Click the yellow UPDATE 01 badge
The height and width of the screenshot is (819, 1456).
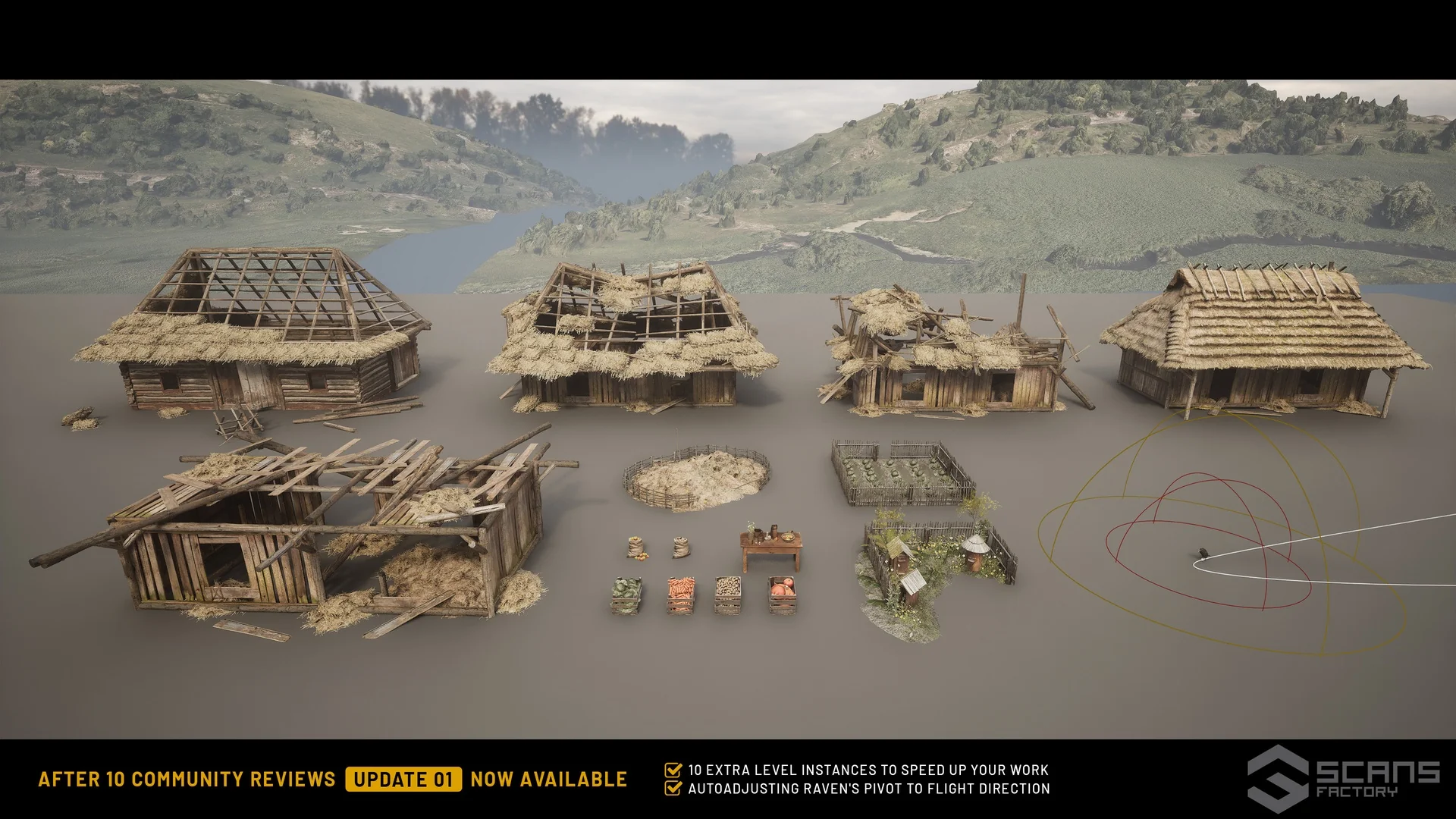[403, 780]
